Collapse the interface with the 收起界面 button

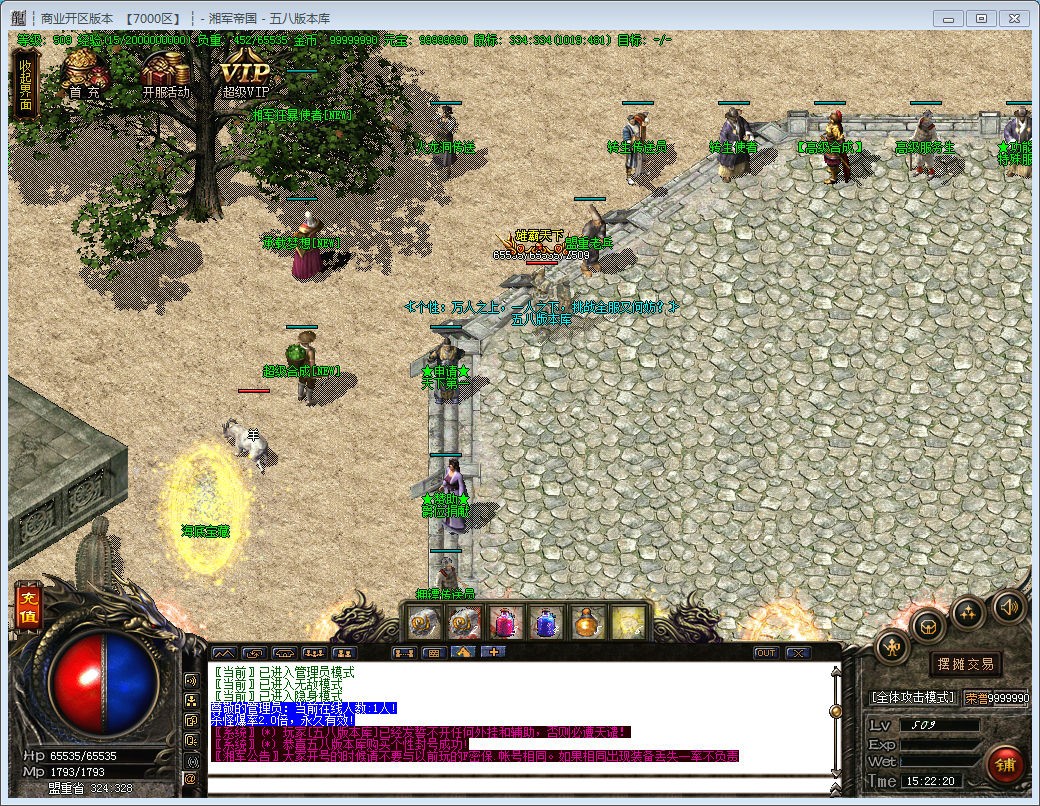pyautogui.click(x=25, y=83)
